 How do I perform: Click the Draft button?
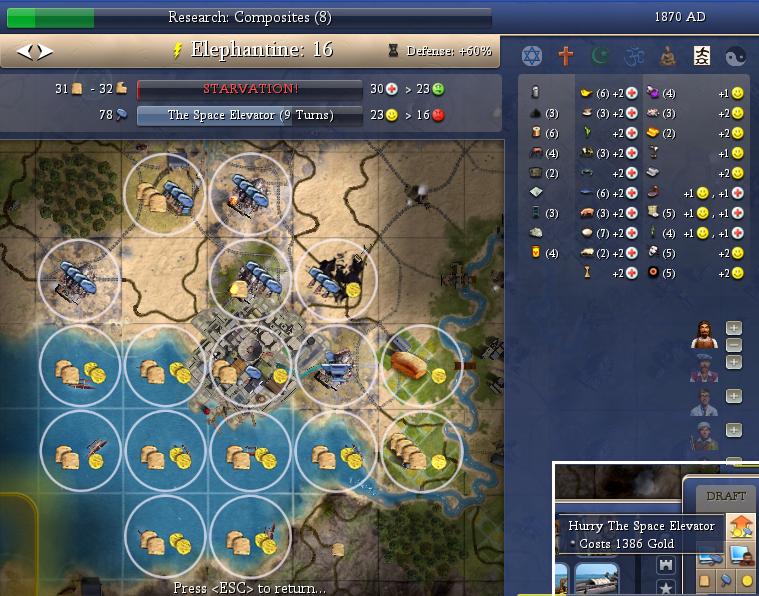point(725,496)
